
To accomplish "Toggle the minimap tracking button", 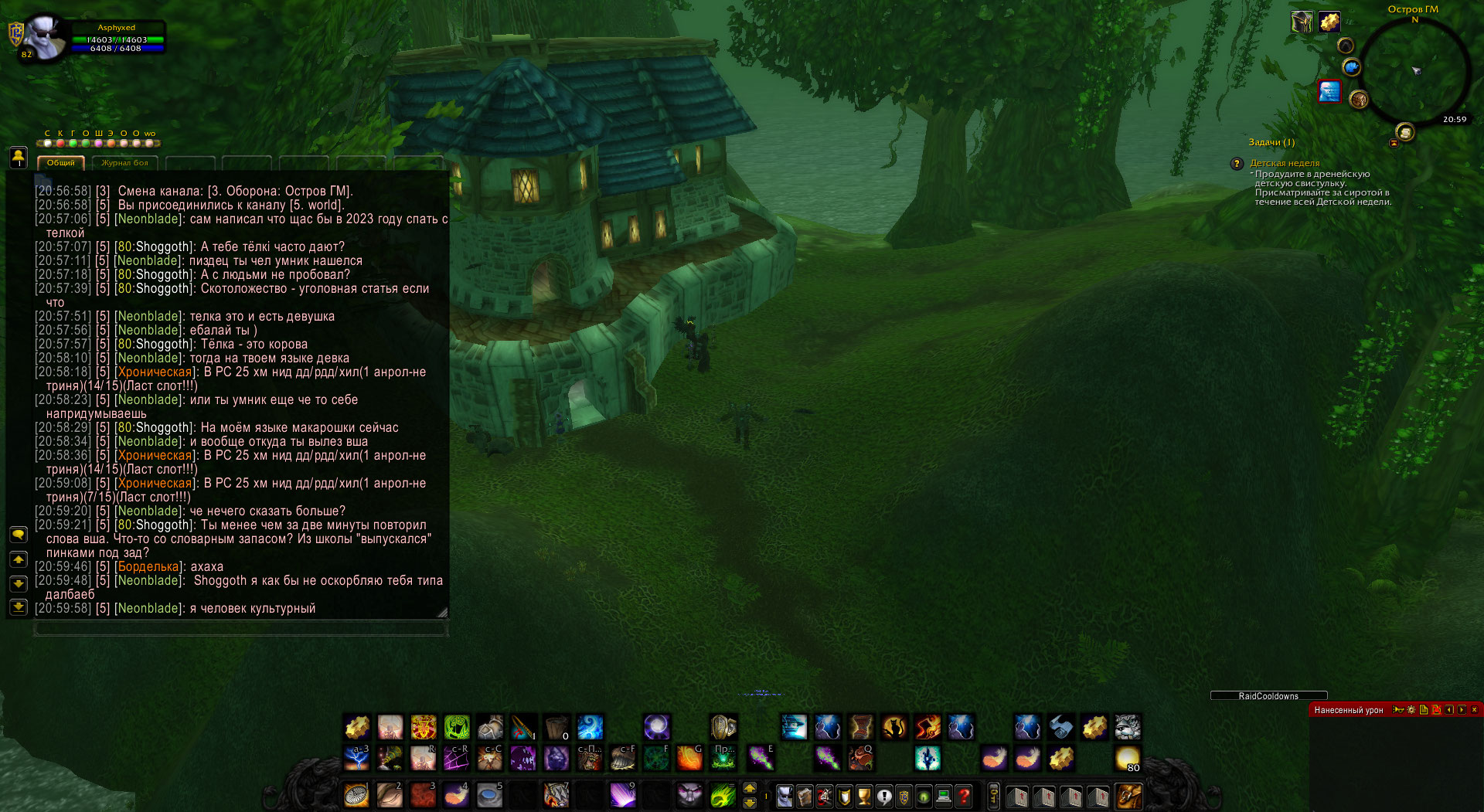I will 1346,46.
